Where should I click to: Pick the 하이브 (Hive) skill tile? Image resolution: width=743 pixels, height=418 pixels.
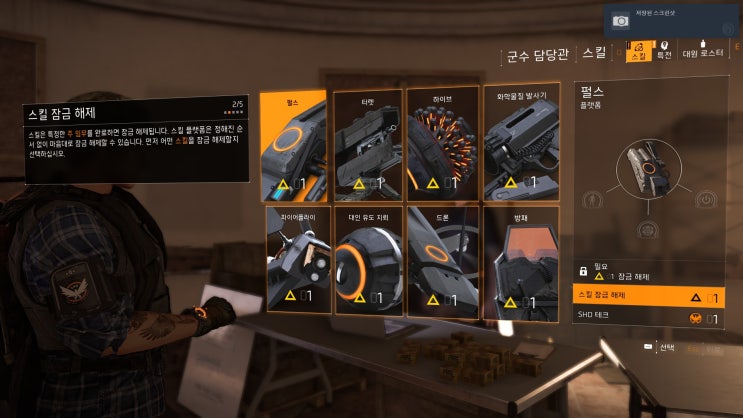pyautogui.click(x=441, y=144)
